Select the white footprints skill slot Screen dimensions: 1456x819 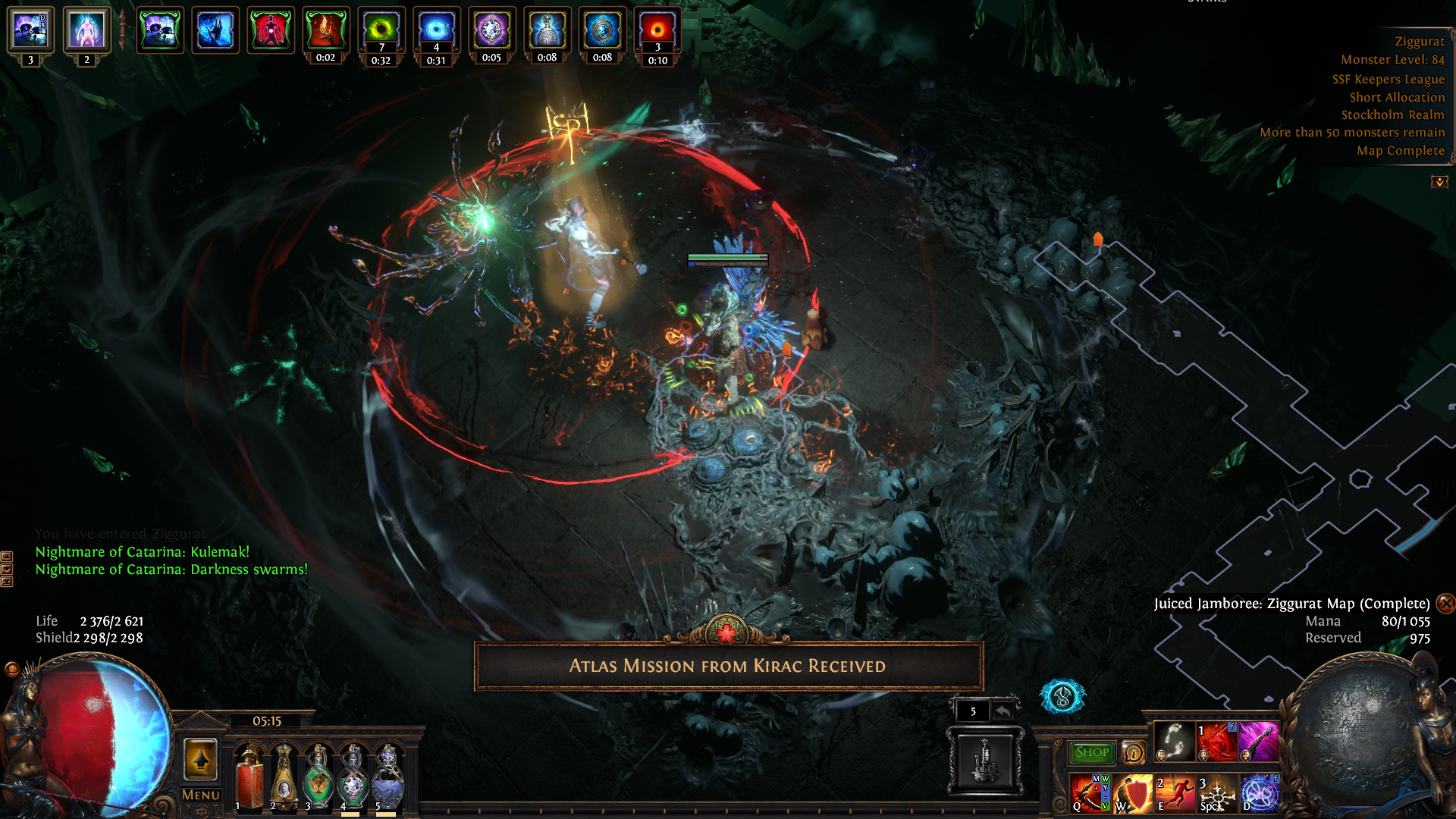pos(1174,741)
